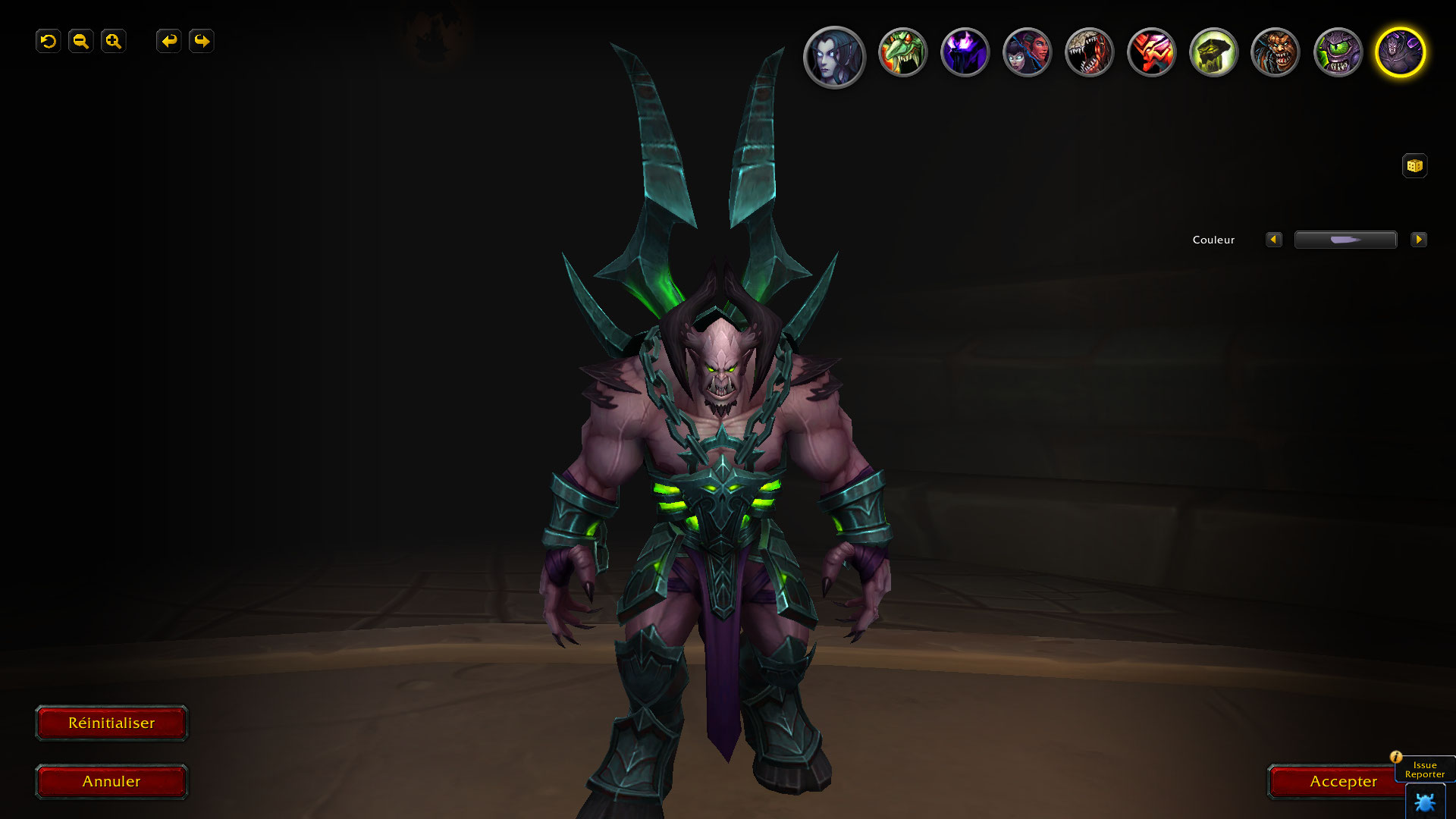Open the Couleur selection dropdown
The height and width of the screenshot is (819, 1456).
[x=1345, y=240]
